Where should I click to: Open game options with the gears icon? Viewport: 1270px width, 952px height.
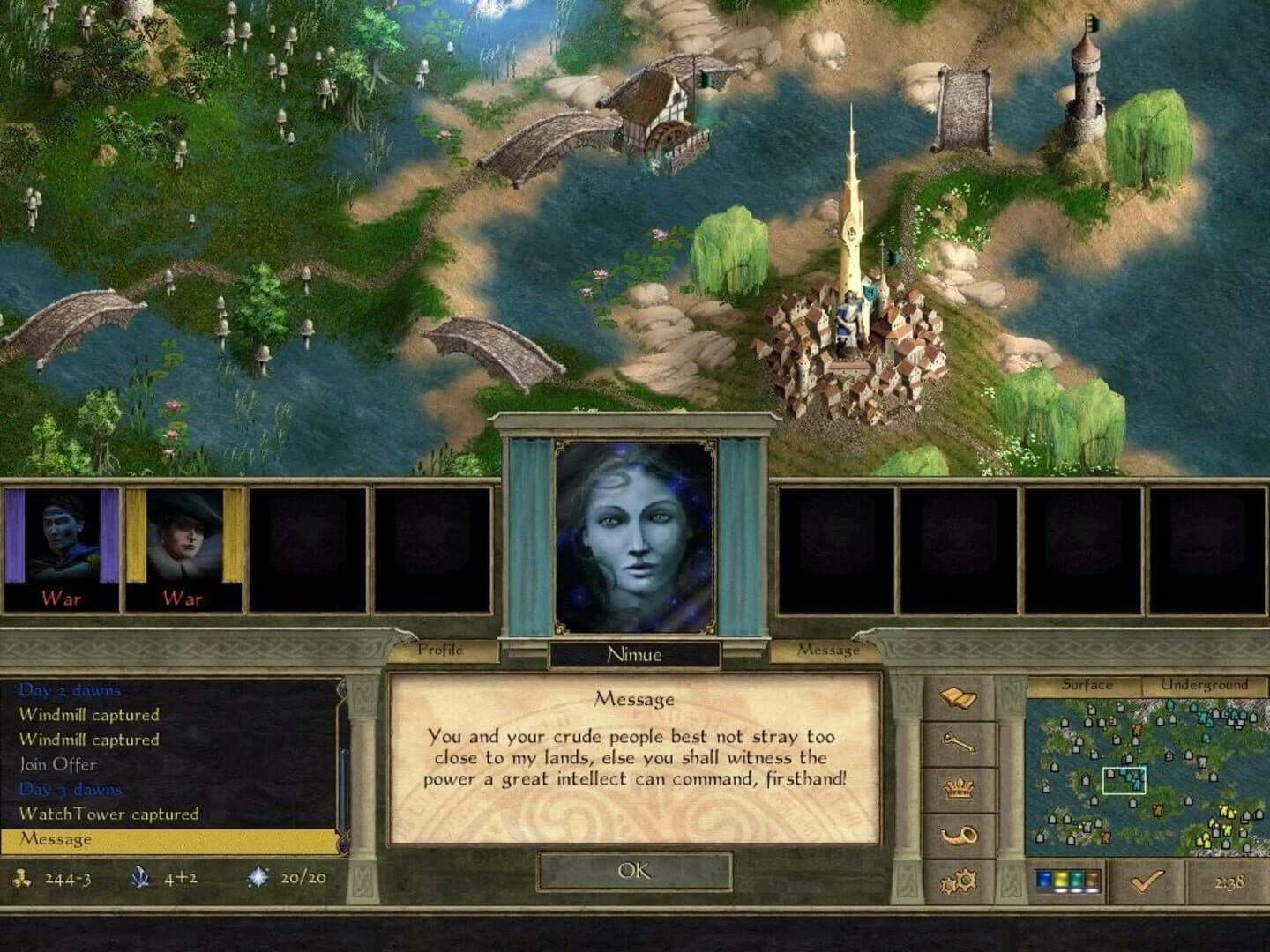tap(959, 879)
